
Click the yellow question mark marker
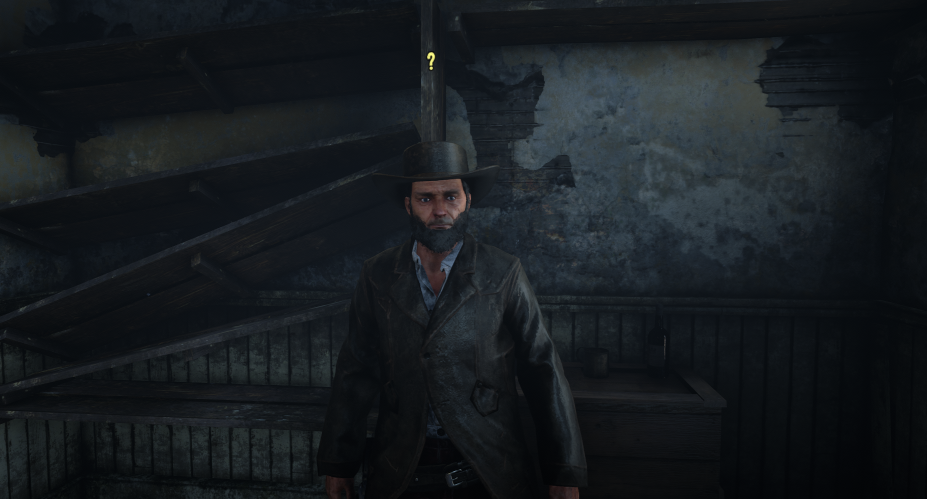pyautogui.click(x=431, y=61)
